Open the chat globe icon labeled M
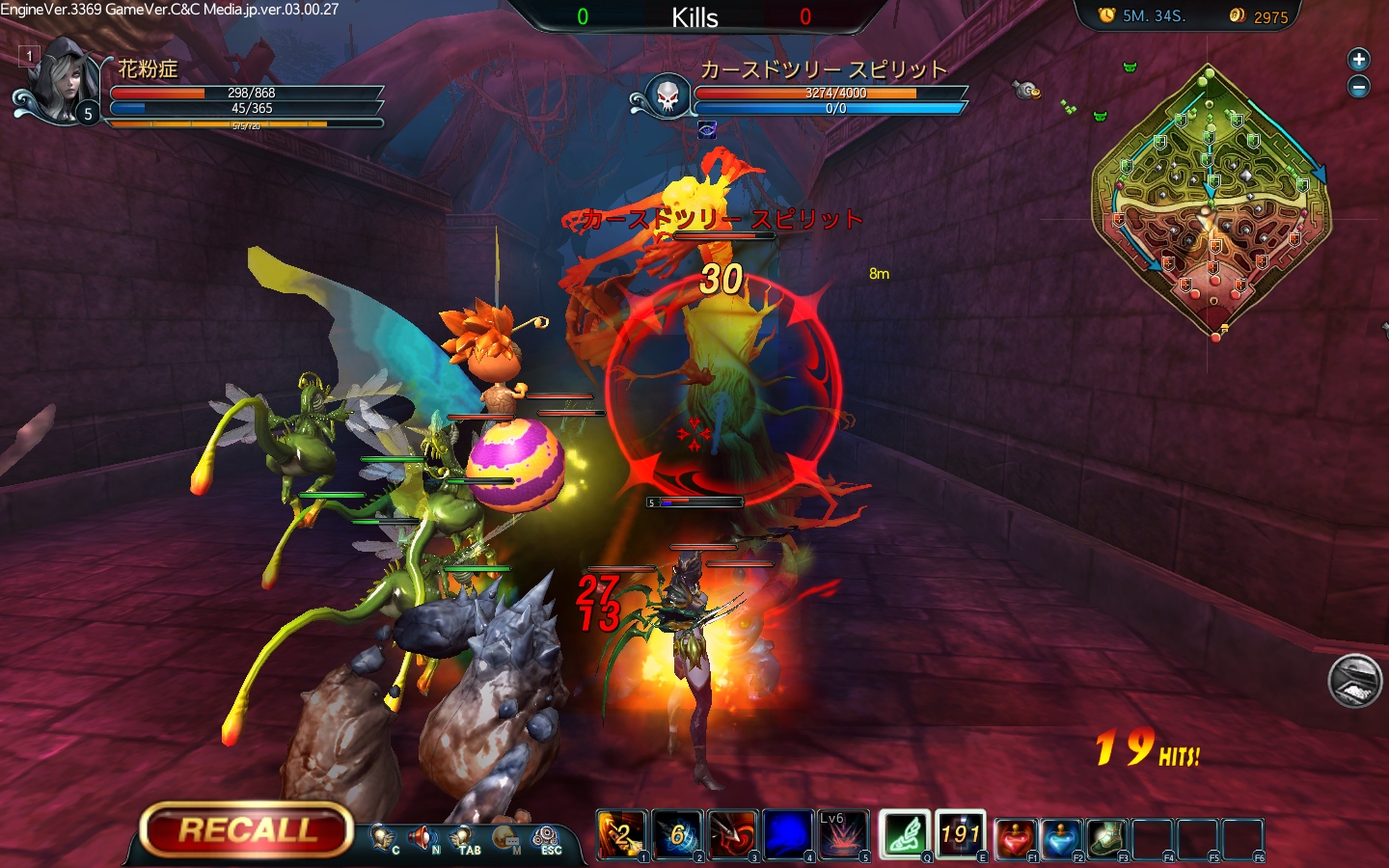This screenshot has height=868, width=1389. (x=504, y=838)
